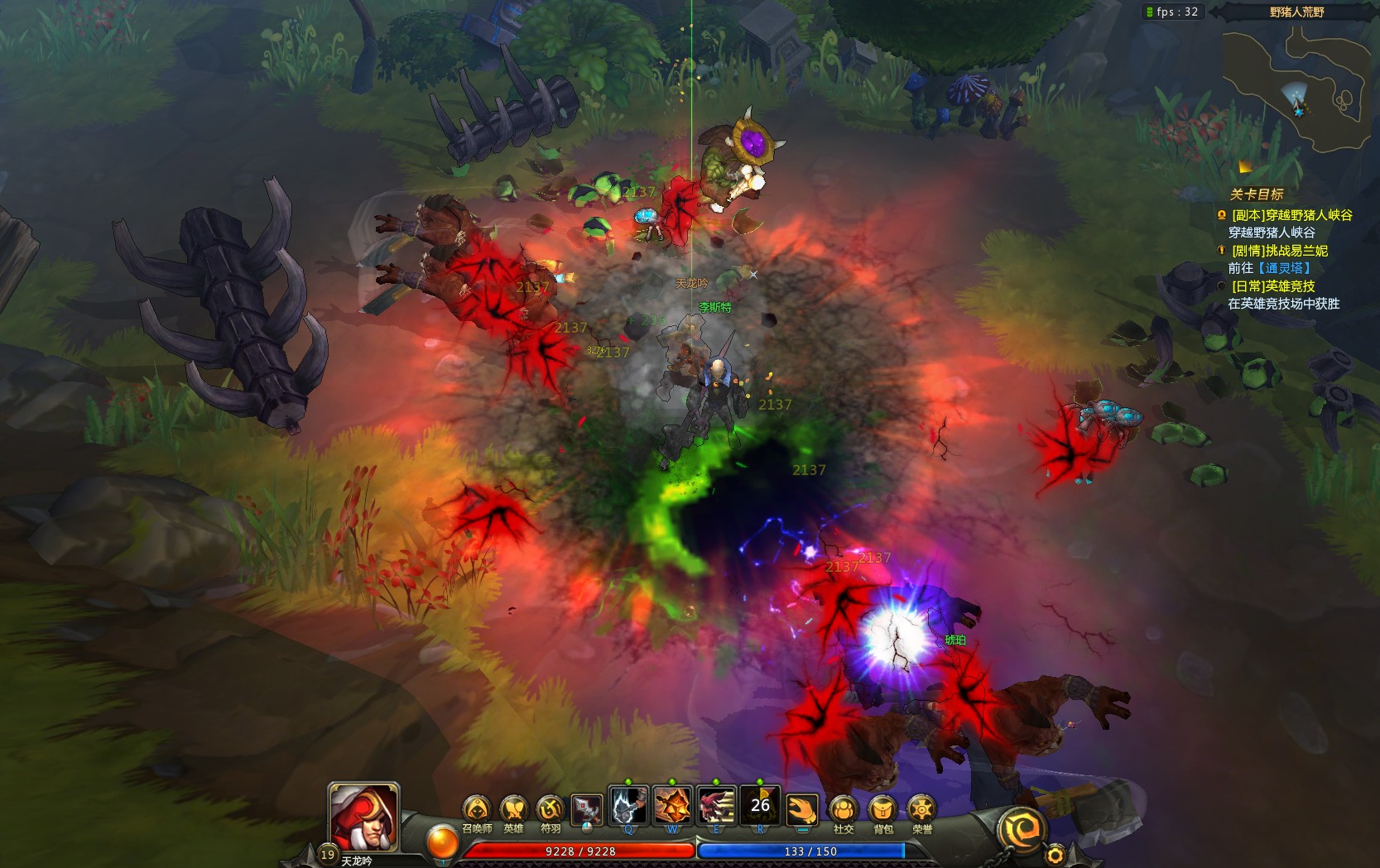Click the 天龙吟 hero portrait
The image size is (1380, 868).
pos(364,818)
